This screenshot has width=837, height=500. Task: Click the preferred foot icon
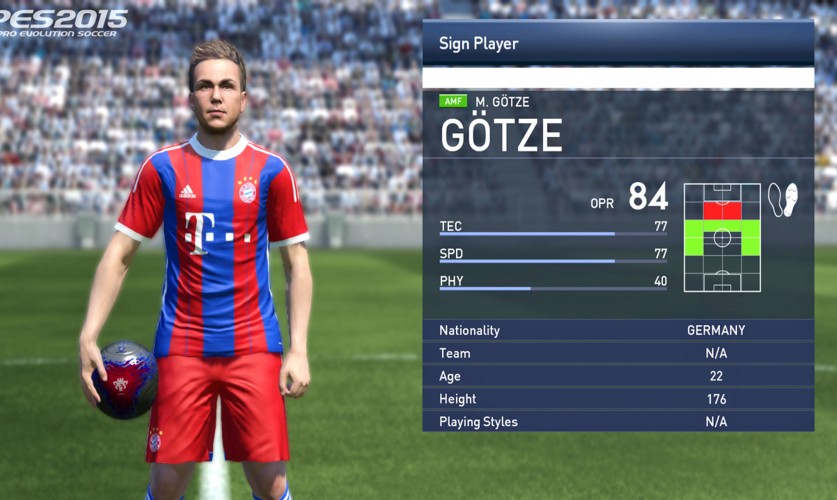(782, 200)
